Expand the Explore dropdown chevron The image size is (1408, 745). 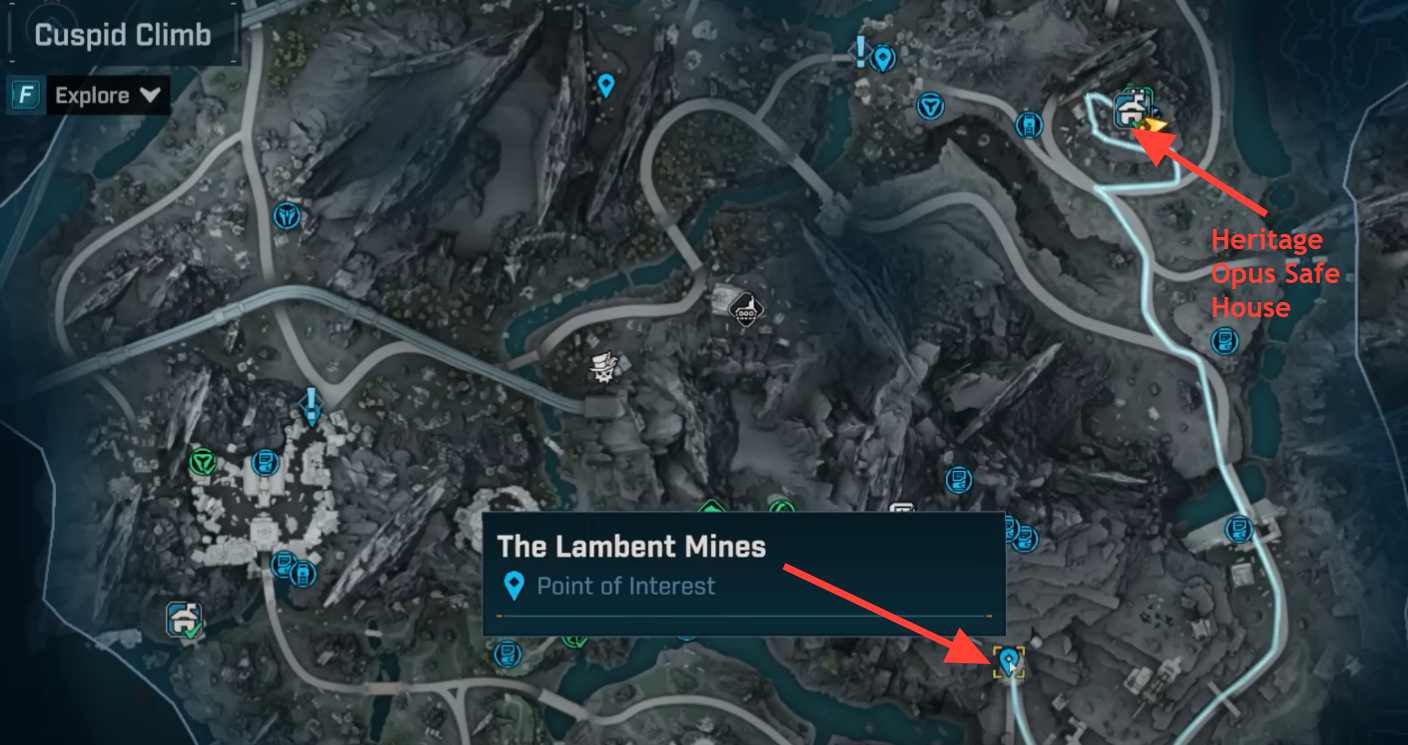pyautogui.click(x=151, y=95)
